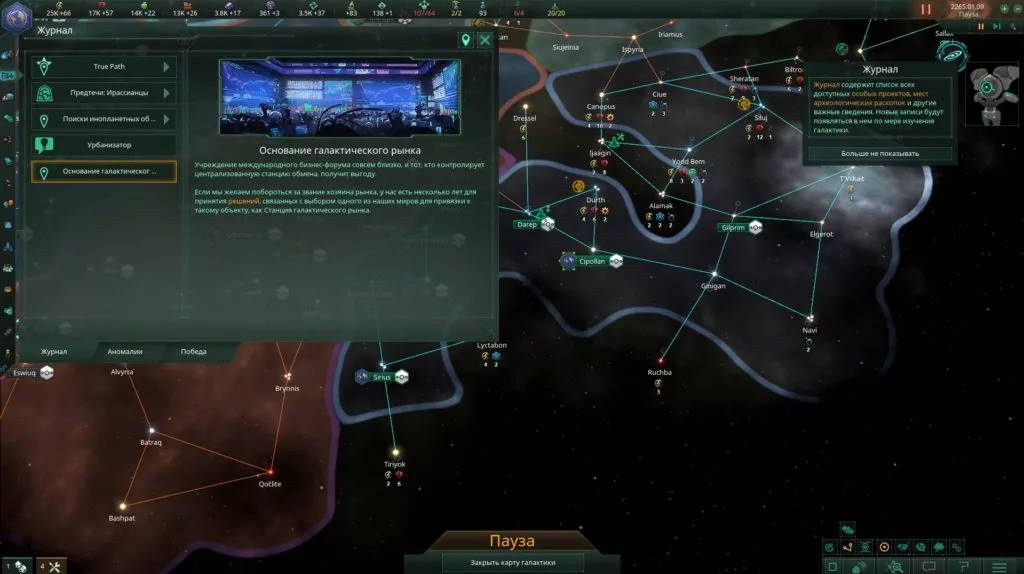Switch to the Аномалии tab
The height and width of the screenshot is (574, 1024).
click(x=126, y=352)
